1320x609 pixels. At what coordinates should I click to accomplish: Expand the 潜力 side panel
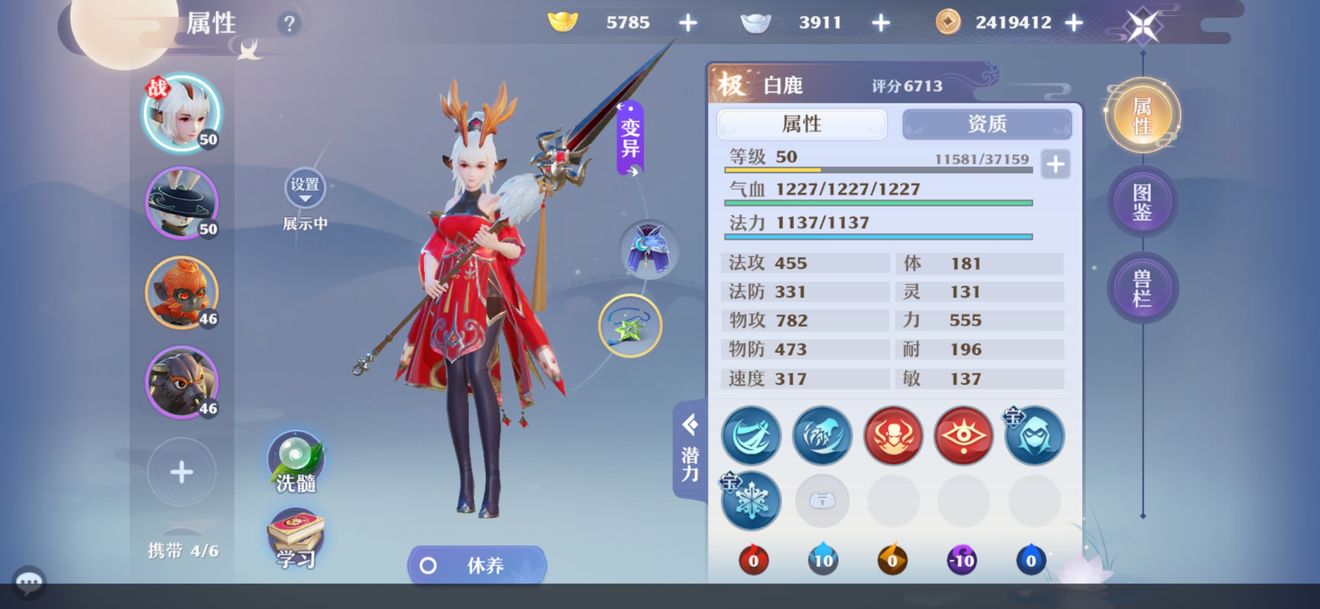point(690,449)
